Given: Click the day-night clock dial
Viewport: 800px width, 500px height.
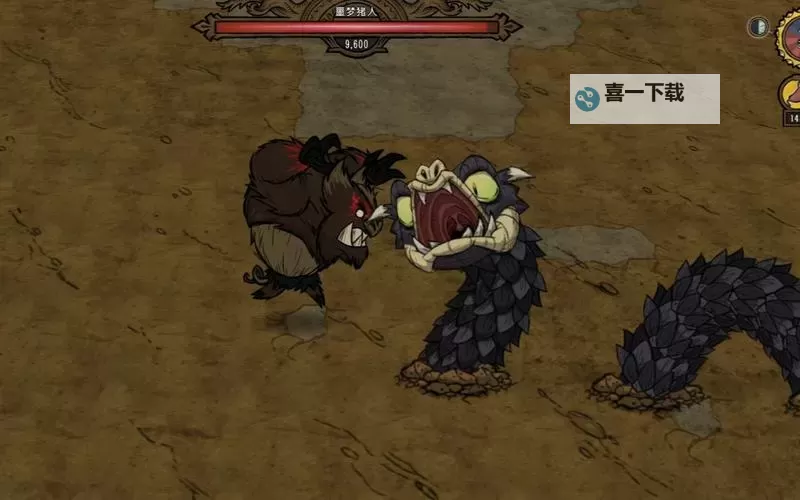Looking at the screenshot, I should (x=790, y=40).
